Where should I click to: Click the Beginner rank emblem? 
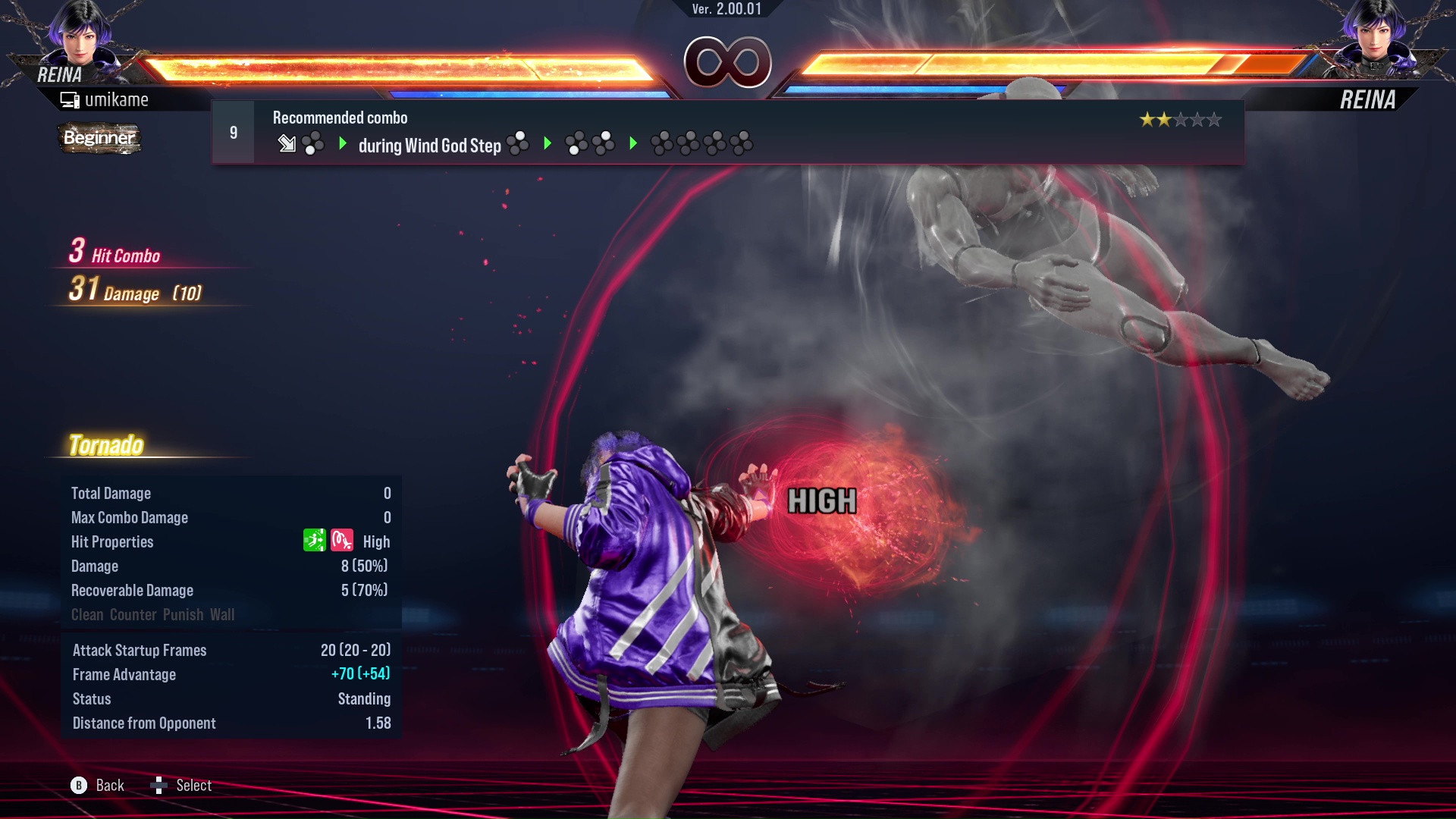99,138
